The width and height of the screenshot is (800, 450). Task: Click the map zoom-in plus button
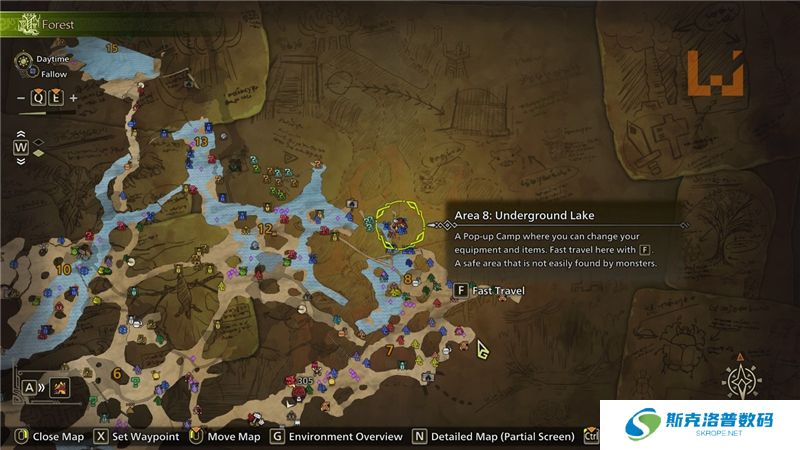pos(73,97)
